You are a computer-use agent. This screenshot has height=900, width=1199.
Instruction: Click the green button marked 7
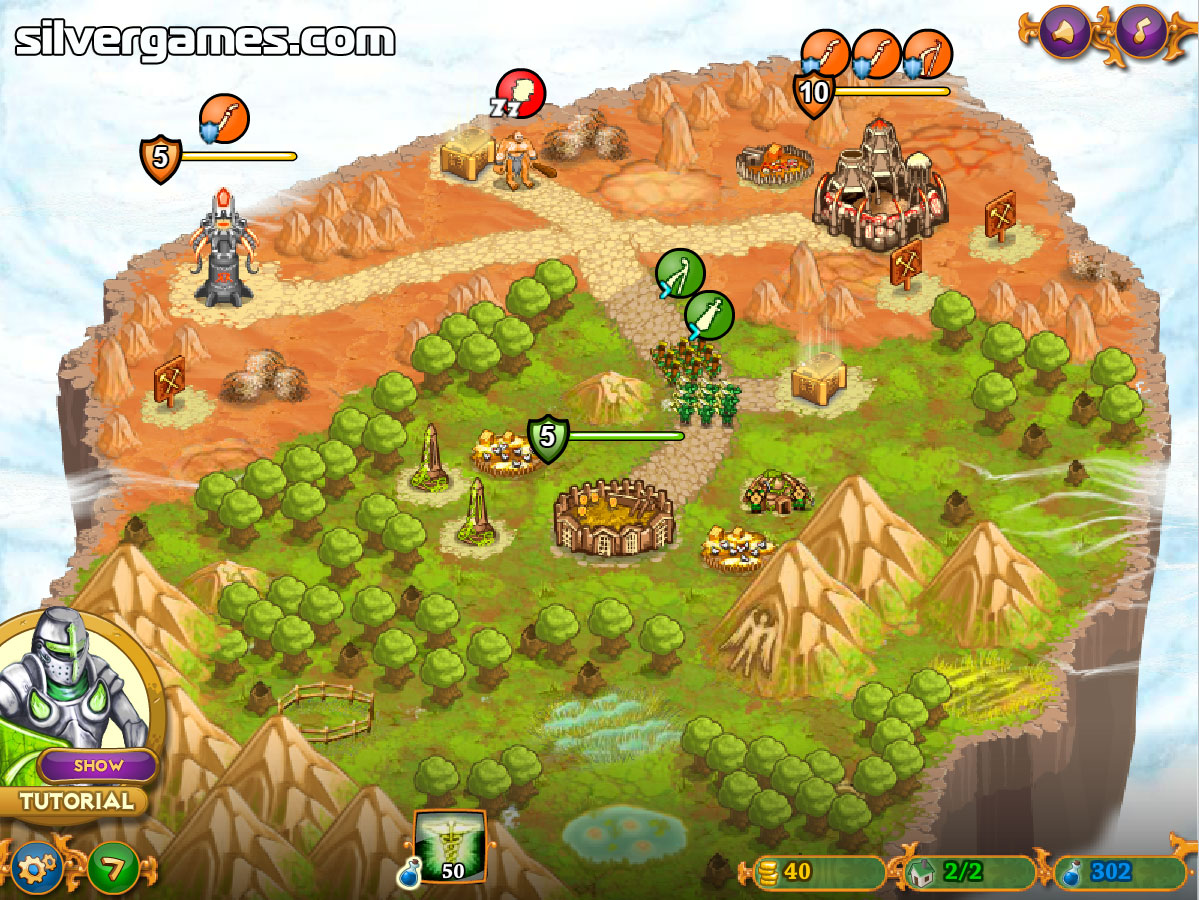click(x=113, y=869)
